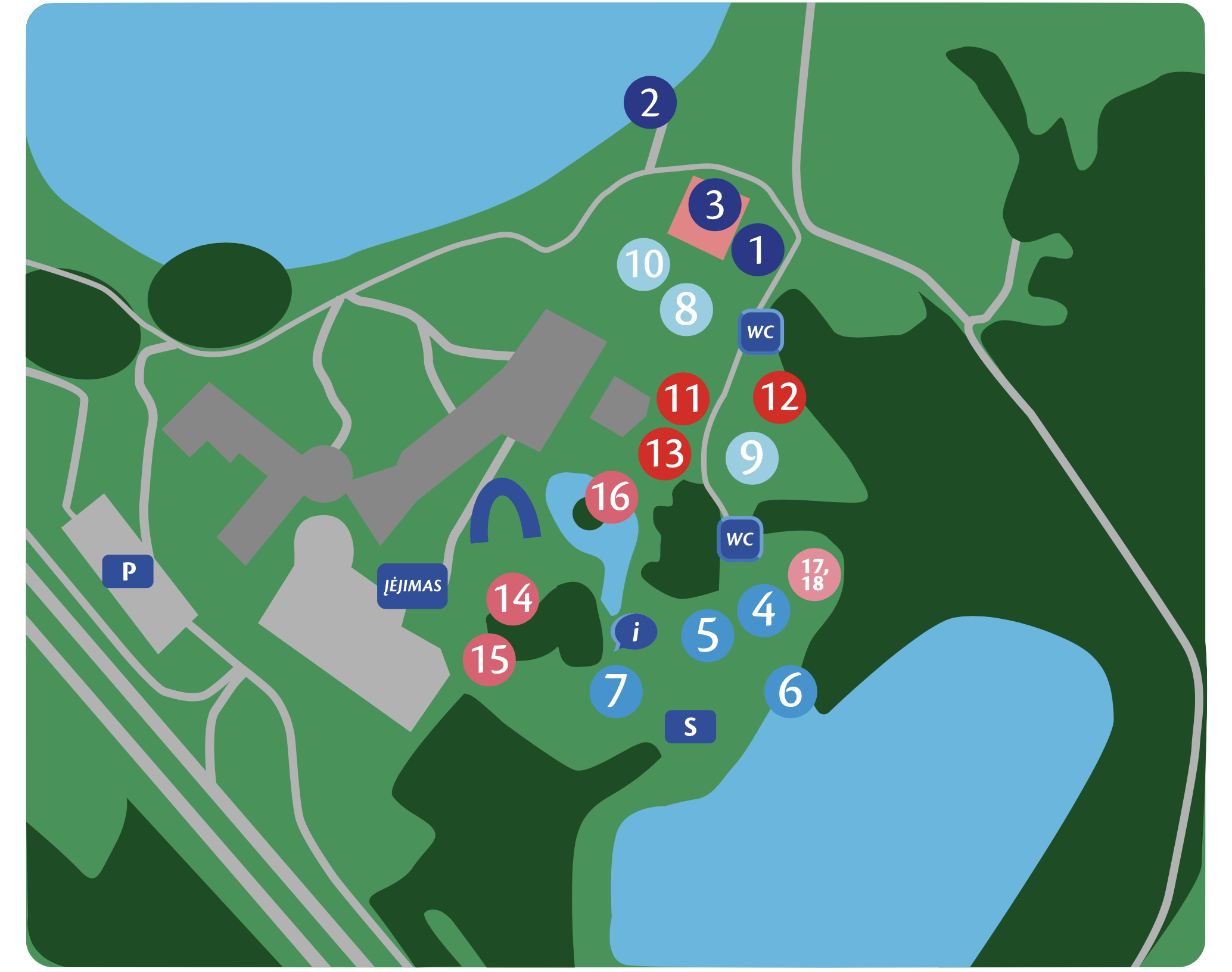The image size is (1232, 972).
Task: Click the dark blue marker 3
Action: point(715,205)
